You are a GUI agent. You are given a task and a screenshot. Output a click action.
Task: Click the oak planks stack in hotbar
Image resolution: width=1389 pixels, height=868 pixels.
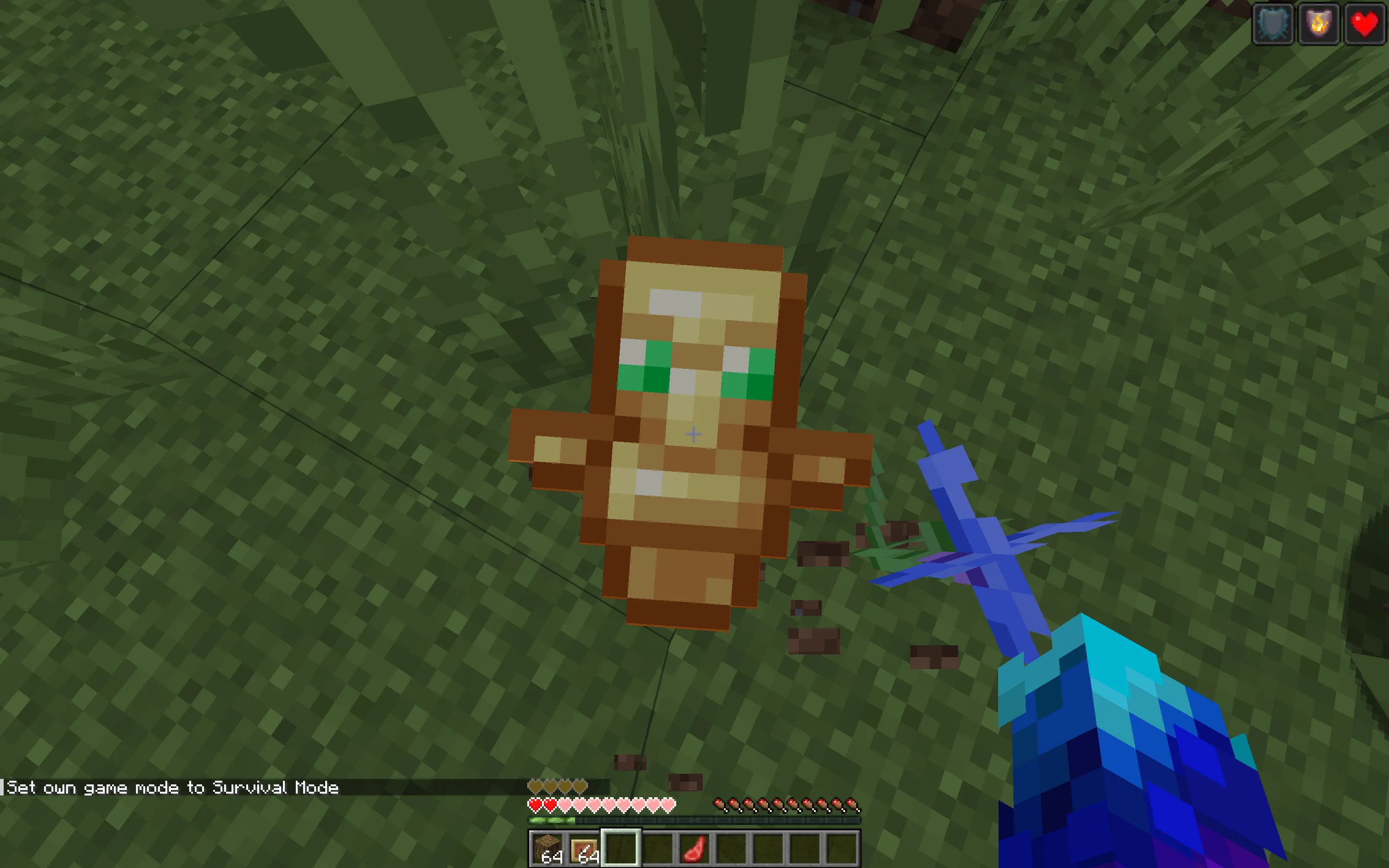[x=547, y=849]
